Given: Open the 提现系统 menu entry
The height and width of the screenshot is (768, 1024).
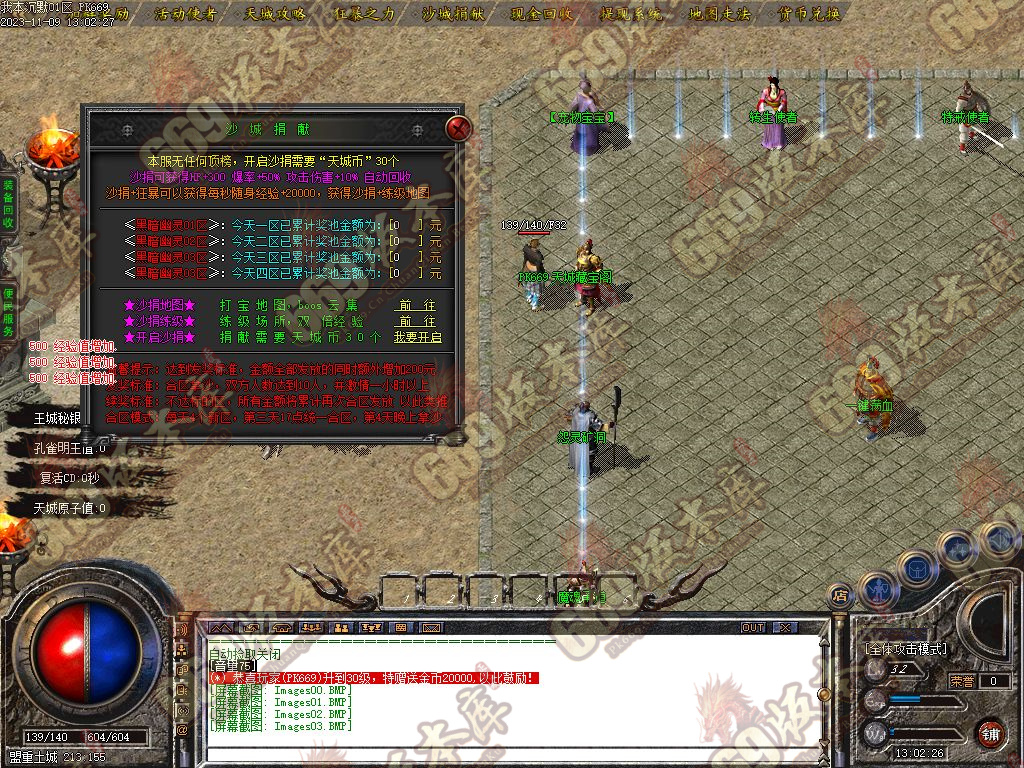Looking at the screenshot, I should pos(631,14).
